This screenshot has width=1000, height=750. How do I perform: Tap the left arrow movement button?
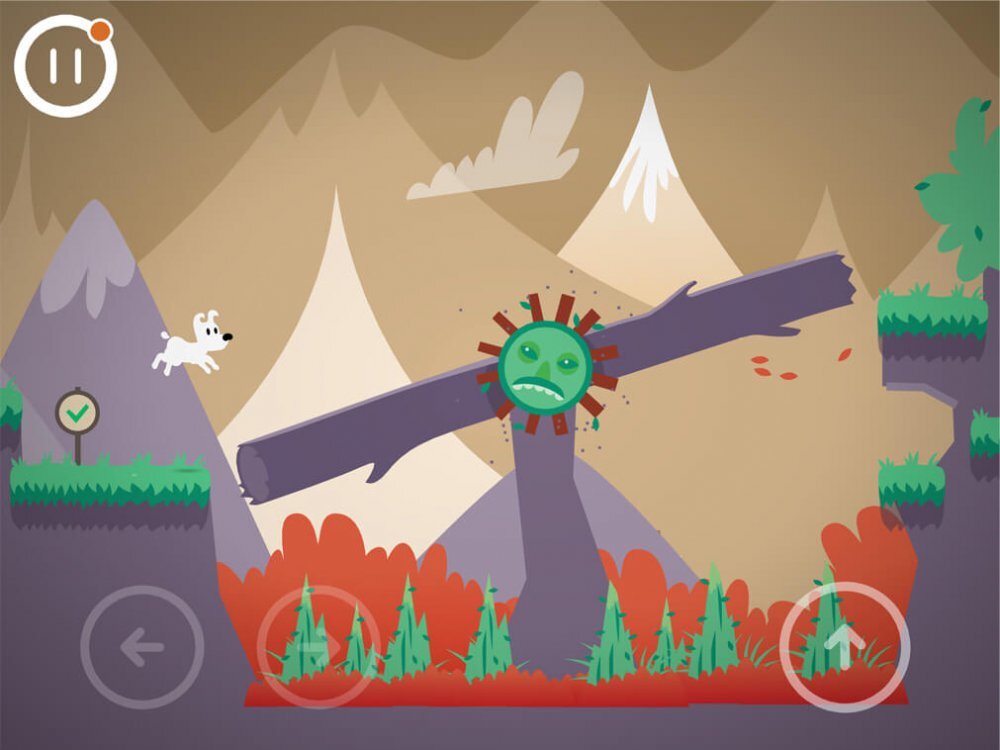[x=142, y=647]
